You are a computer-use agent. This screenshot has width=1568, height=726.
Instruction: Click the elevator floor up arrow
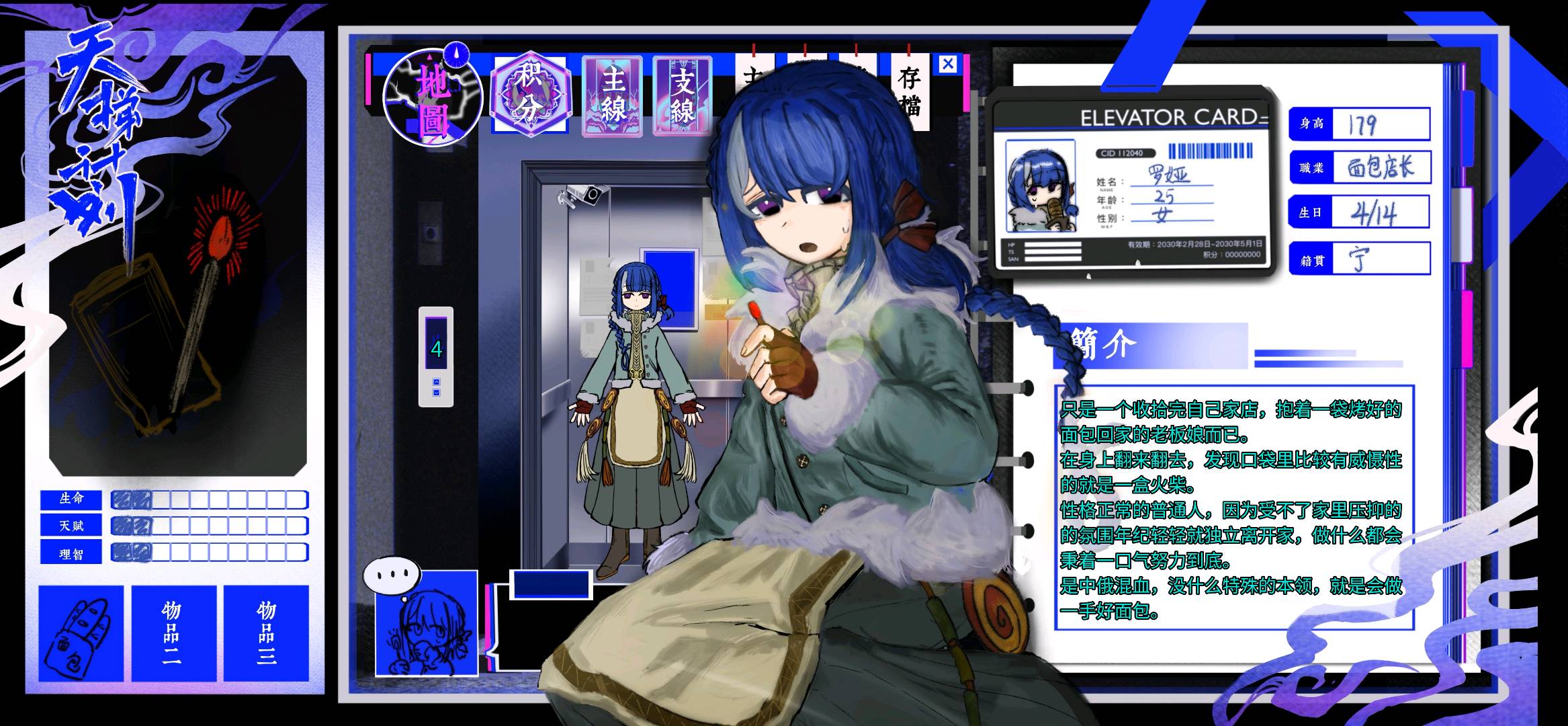[437, 382]
